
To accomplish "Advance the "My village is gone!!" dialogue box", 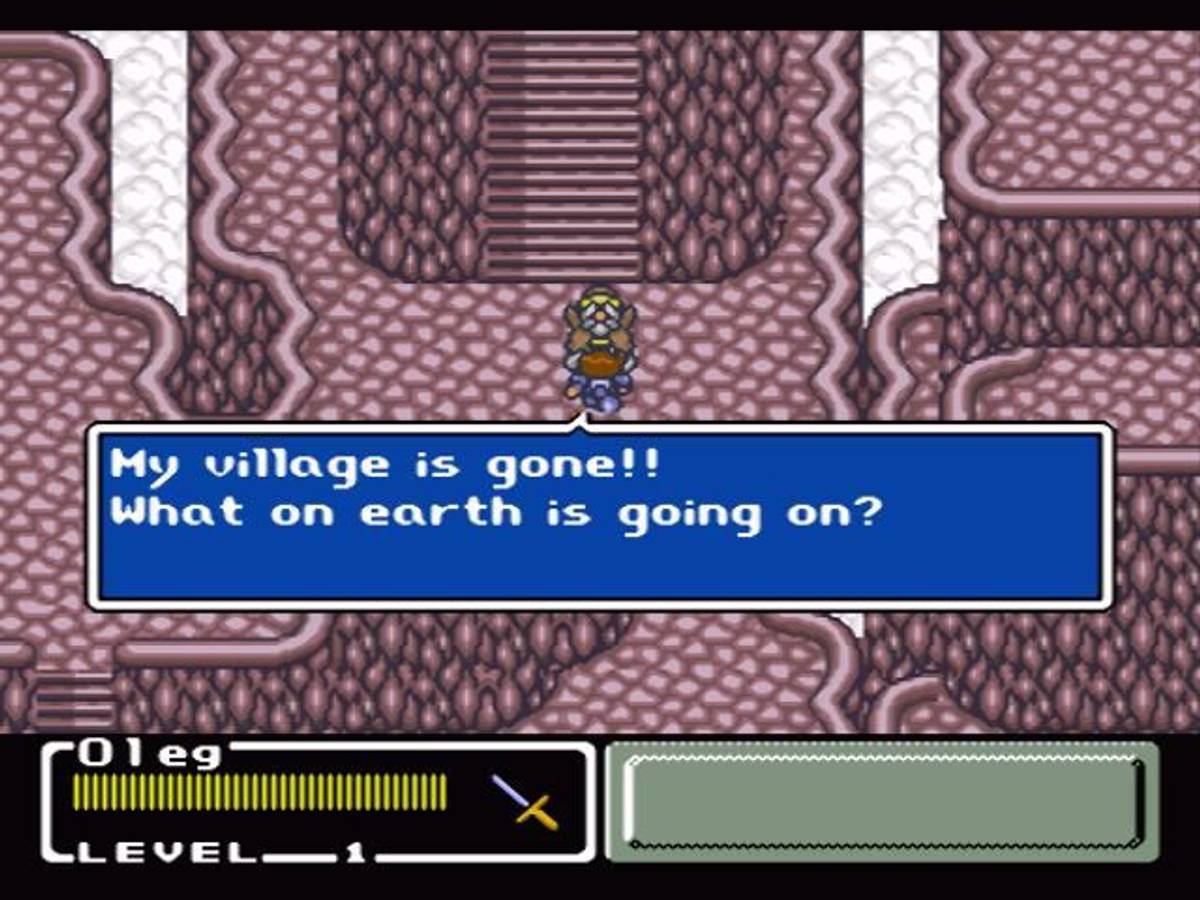I will click(x=600, y=516).
